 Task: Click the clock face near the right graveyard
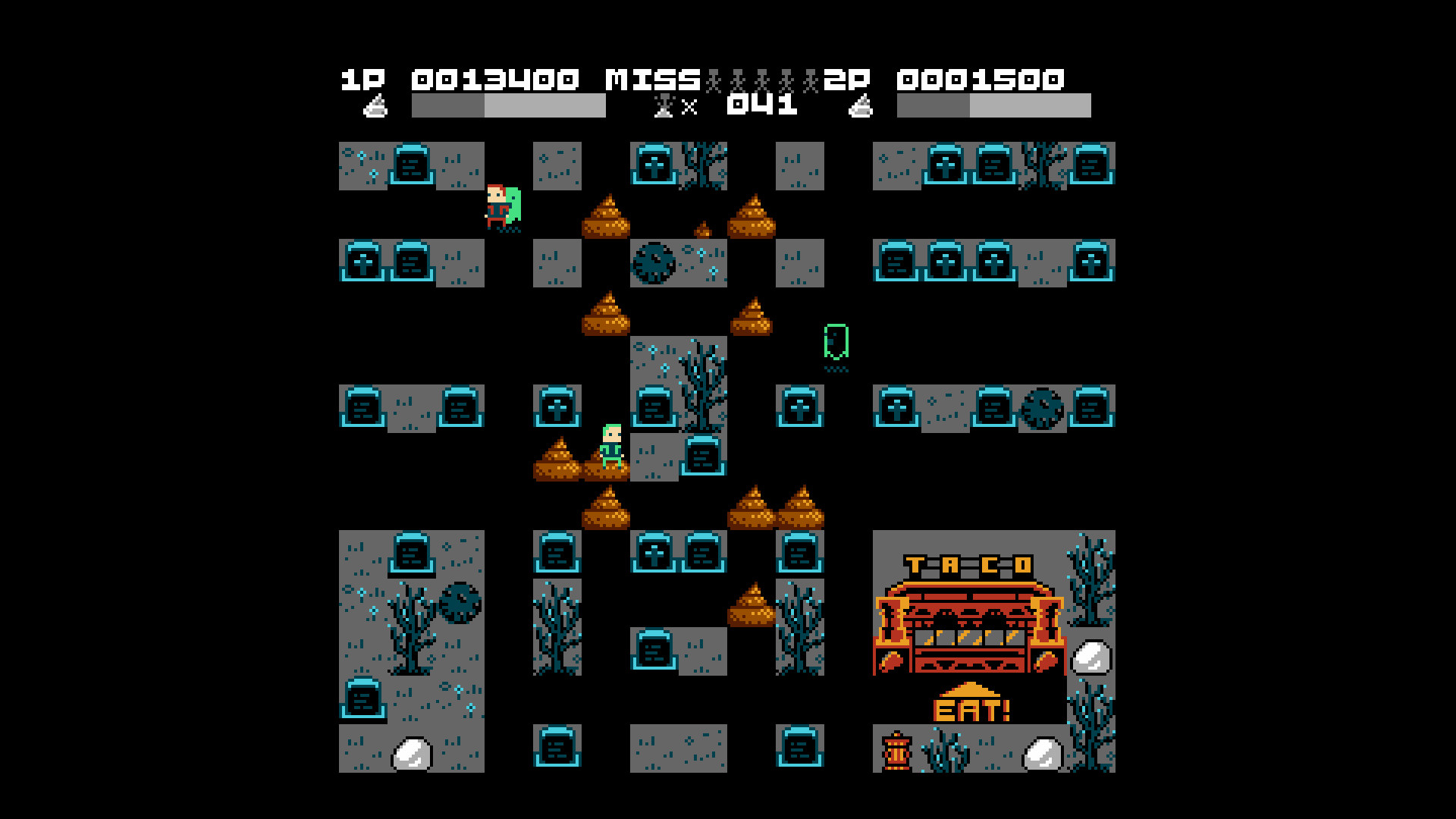[x=1043, y=409]
